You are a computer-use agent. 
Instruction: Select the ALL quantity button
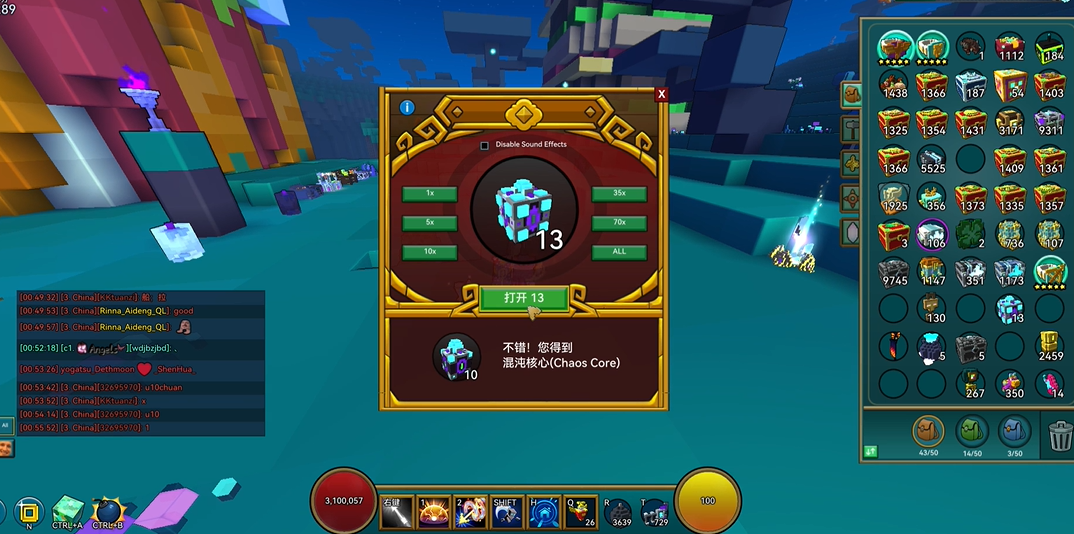point(619,252)
